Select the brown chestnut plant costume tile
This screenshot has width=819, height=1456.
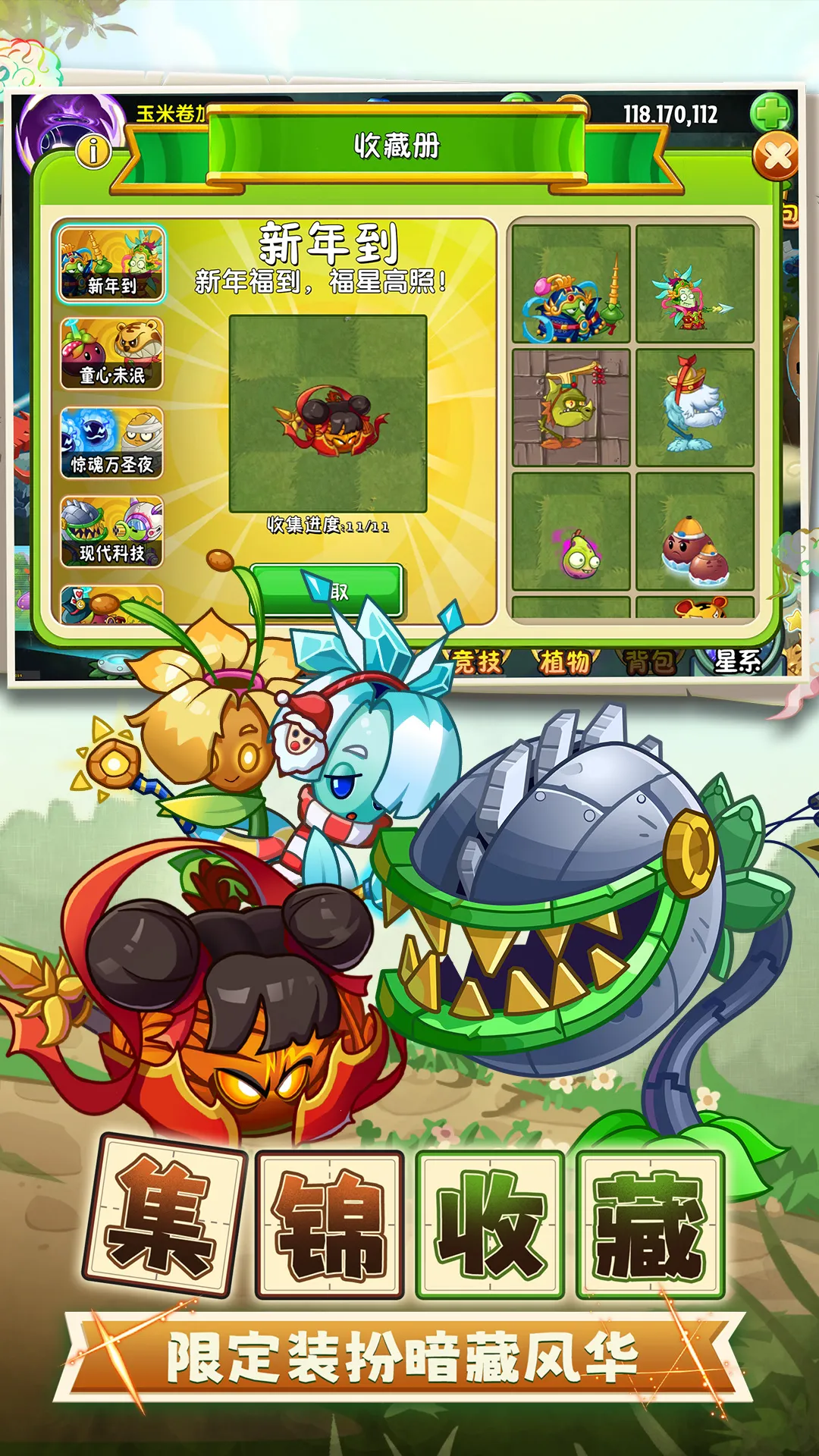695,532
